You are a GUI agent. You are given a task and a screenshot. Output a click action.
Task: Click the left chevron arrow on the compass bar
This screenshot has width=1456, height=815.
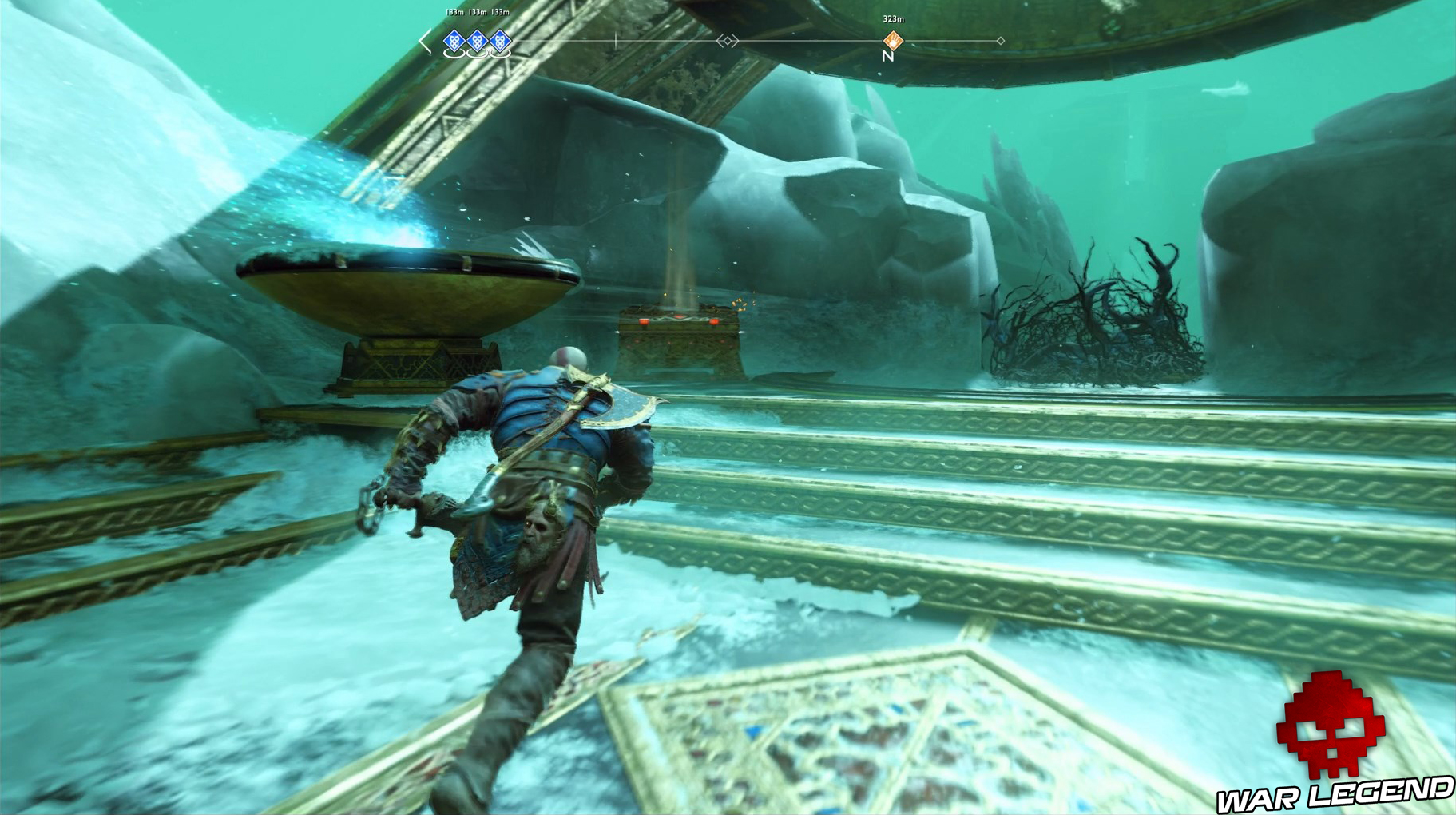click(x=424, y=40)
